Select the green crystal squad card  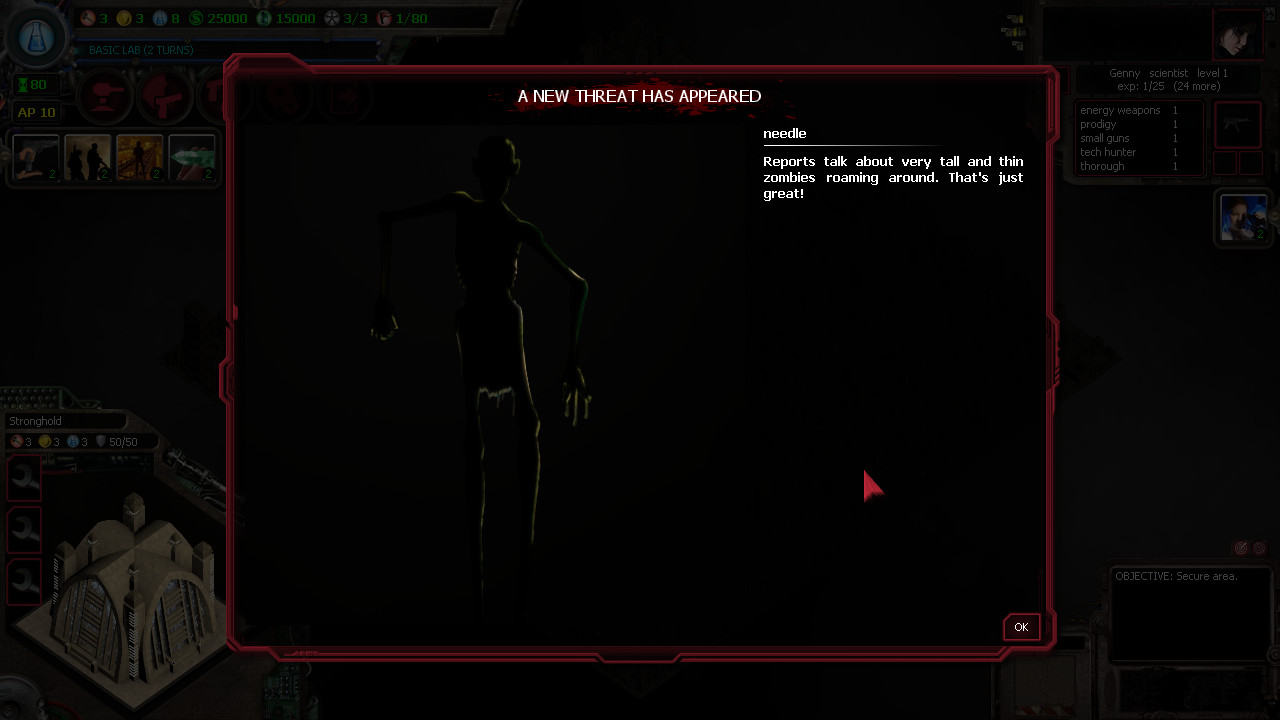192,158
